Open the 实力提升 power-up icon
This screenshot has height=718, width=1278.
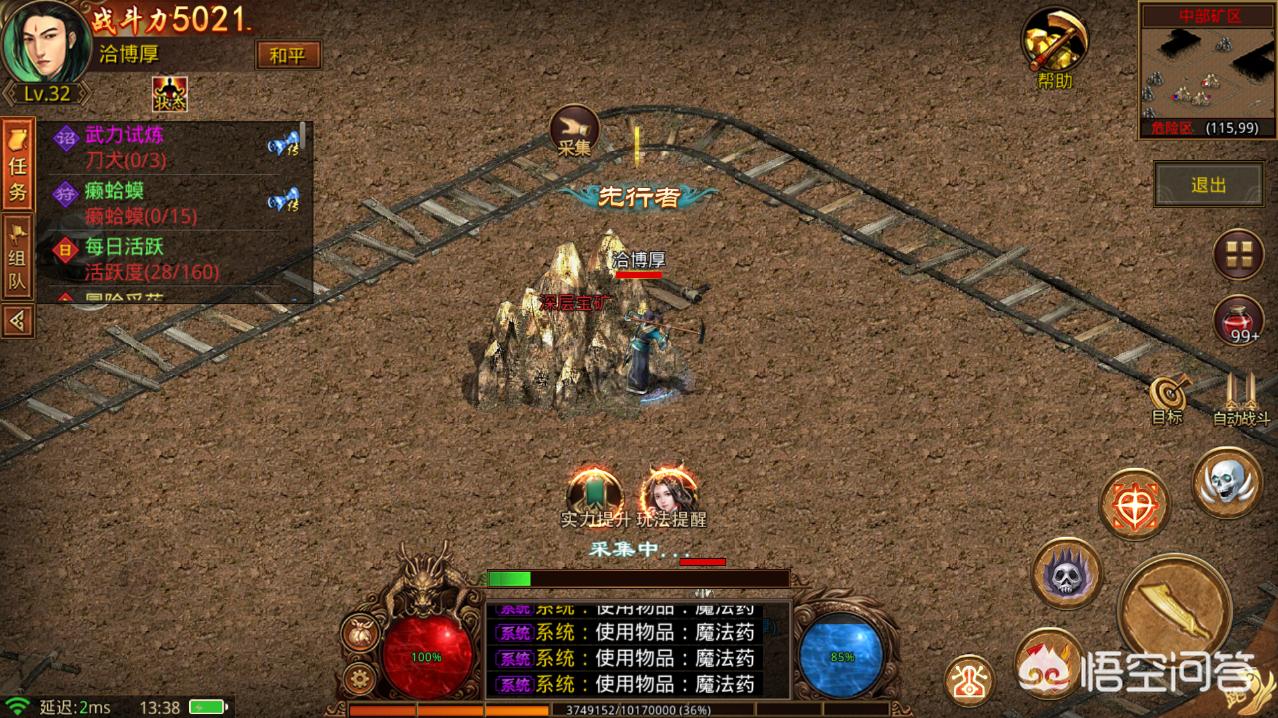[594, 494]
